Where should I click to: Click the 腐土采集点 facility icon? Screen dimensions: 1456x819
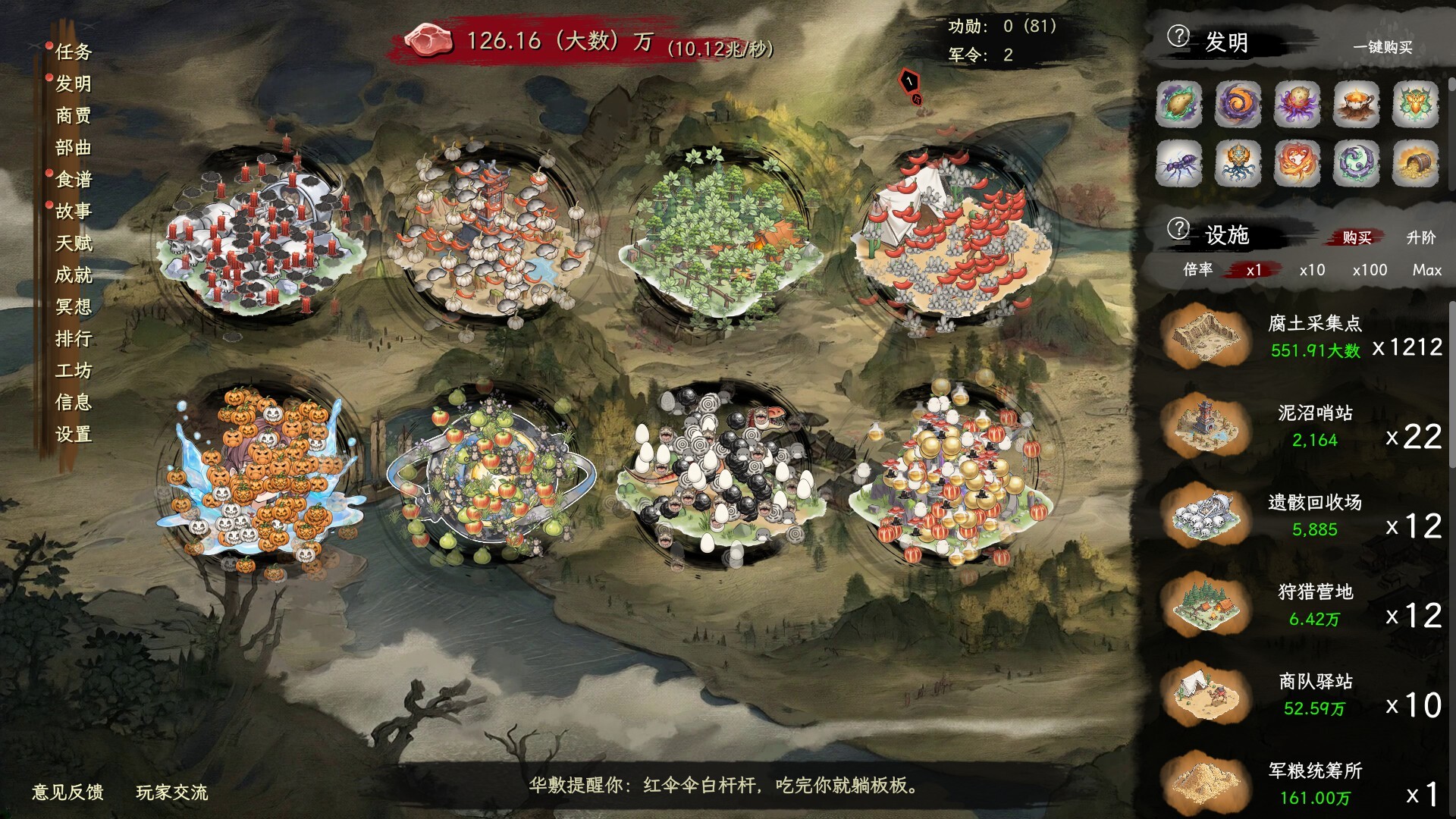click(1207, 336)
